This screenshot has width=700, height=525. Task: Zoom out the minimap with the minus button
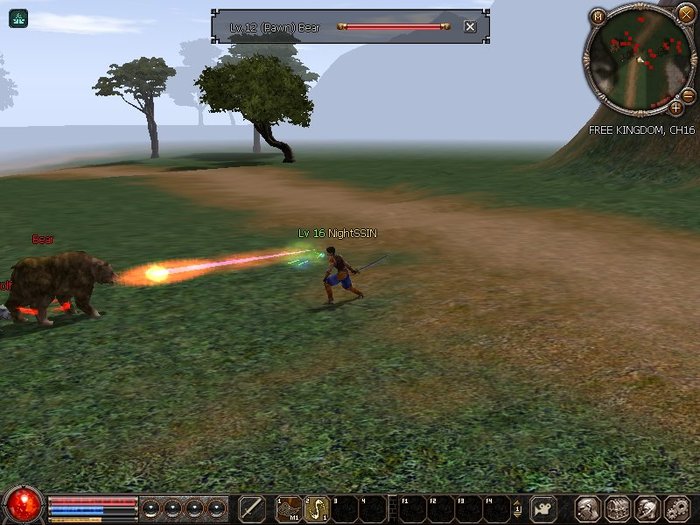(x=688, y=94)
